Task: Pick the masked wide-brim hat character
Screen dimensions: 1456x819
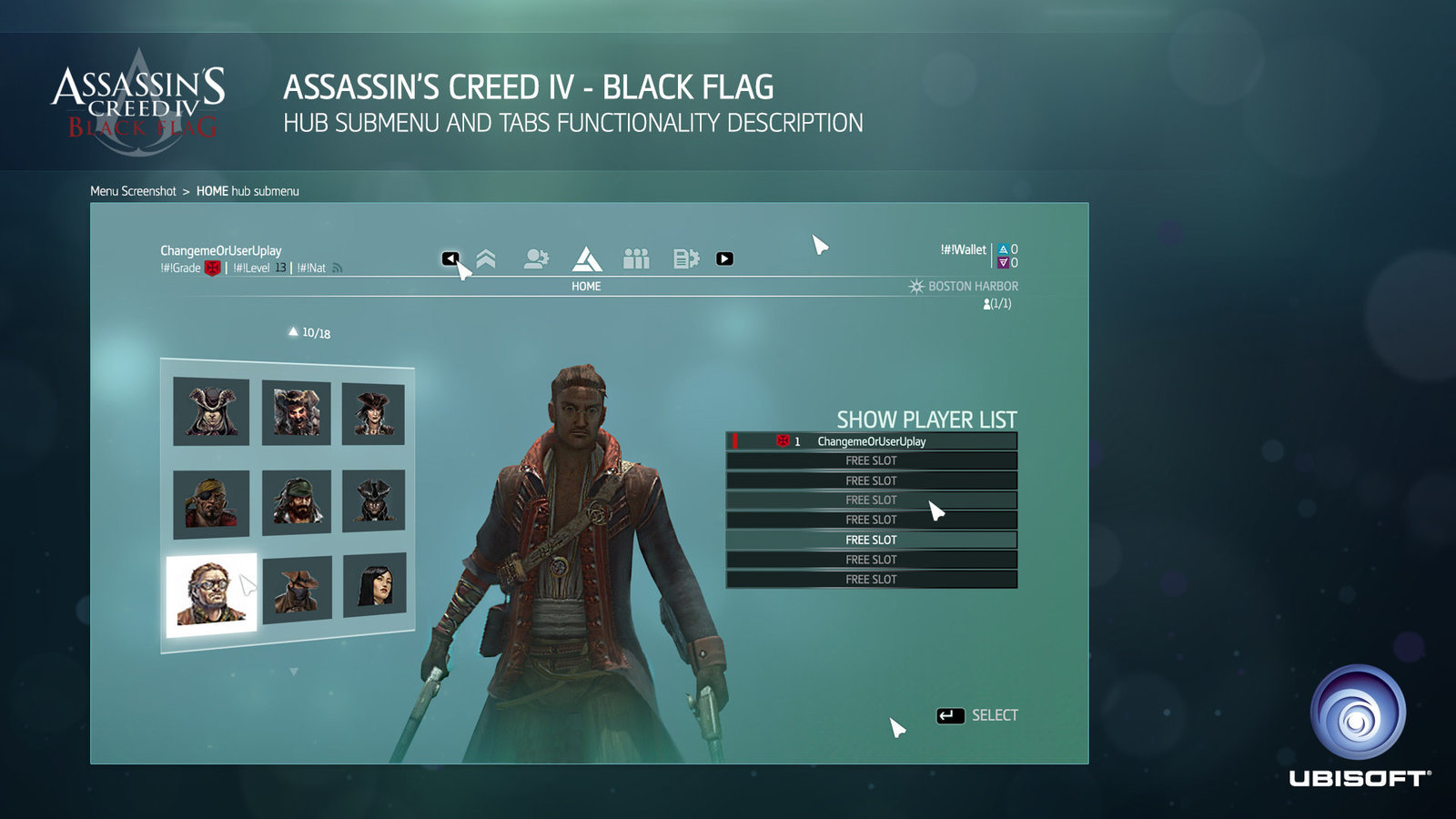Action: (x=297, y=590)
